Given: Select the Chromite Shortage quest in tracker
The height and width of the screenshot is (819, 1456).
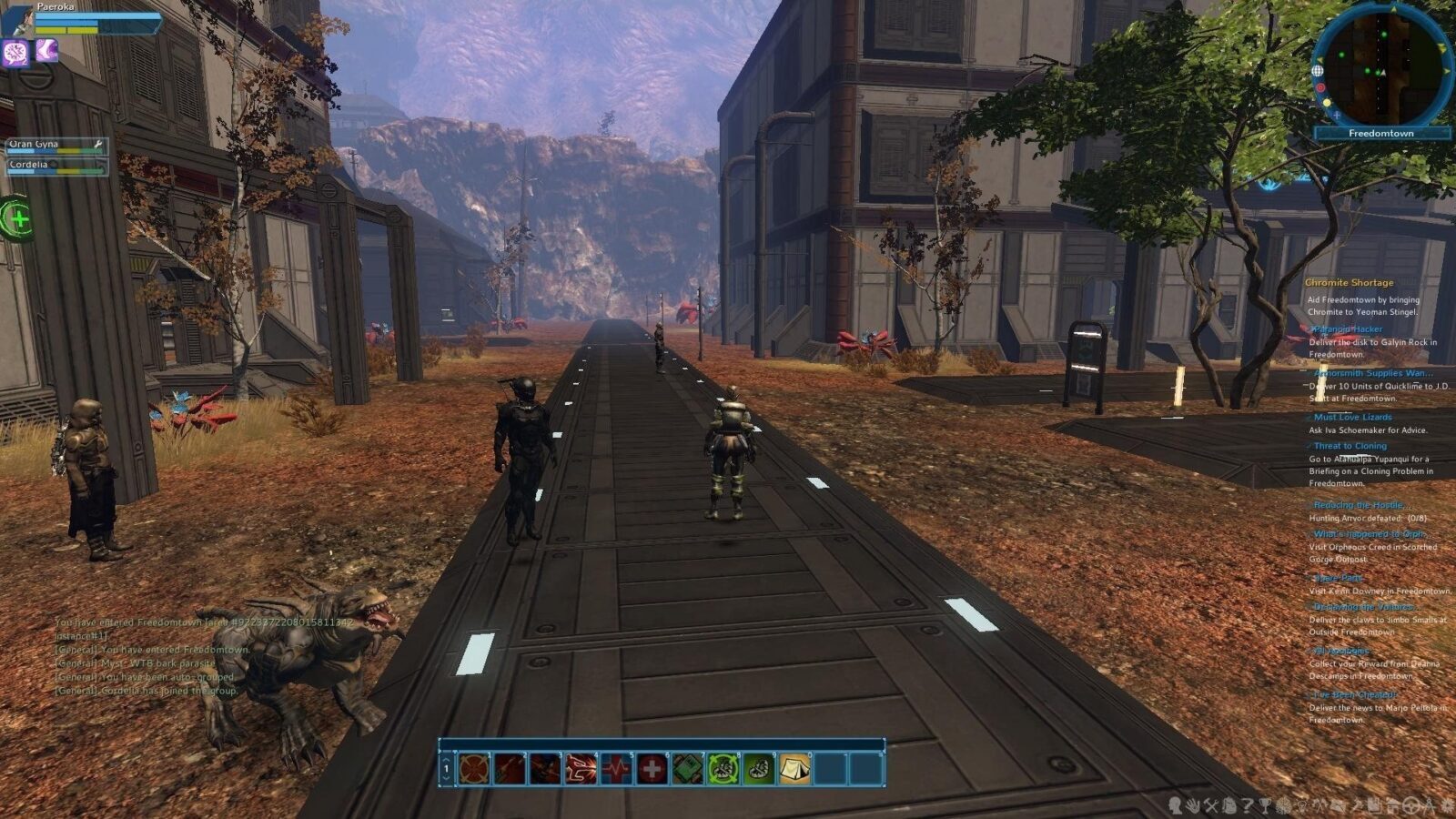Looking at the screenshot, I should point(1349,282).
